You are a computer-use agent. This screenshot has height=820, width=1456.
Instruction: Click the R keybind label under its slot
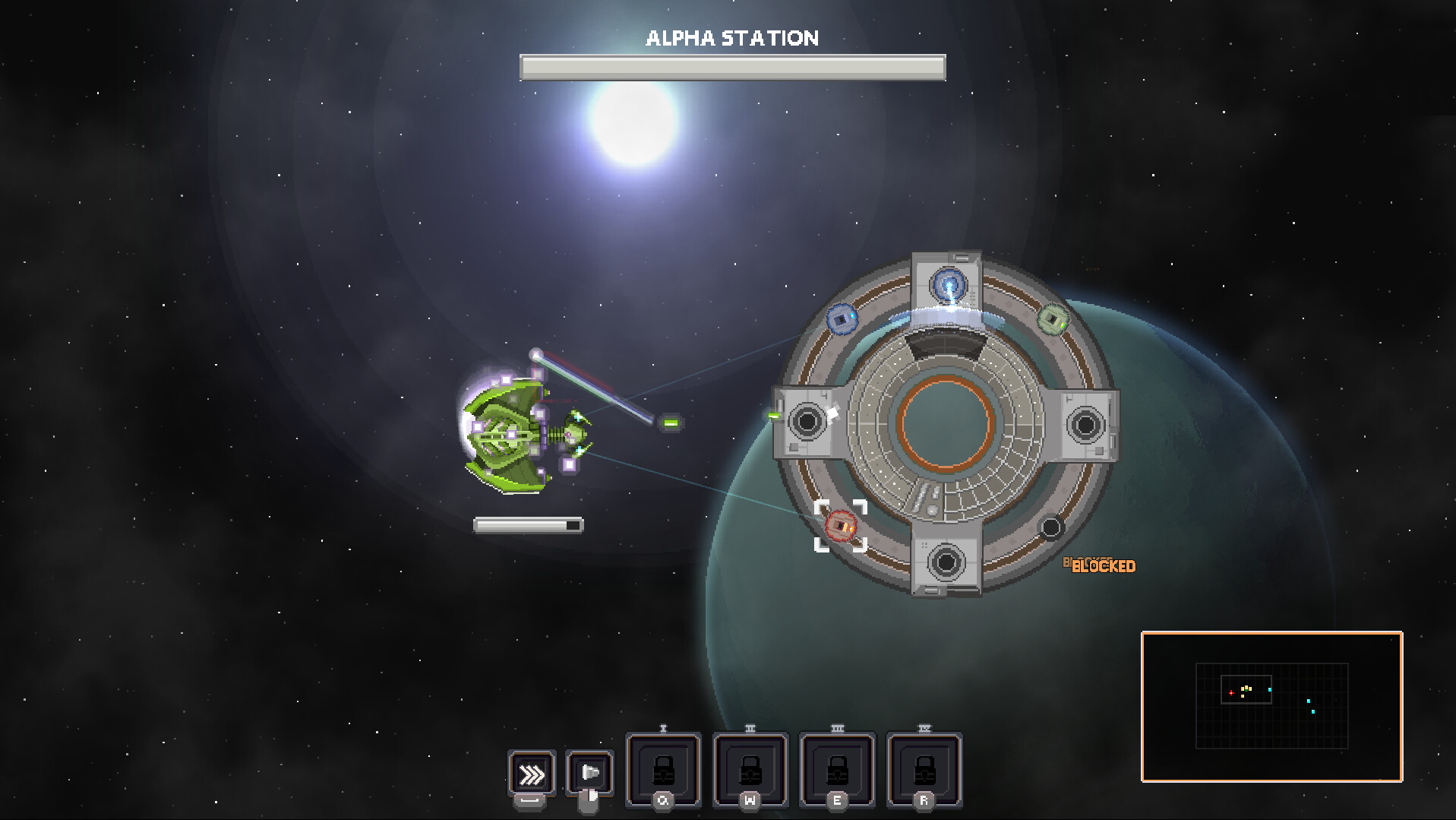(x=924, y=799)
